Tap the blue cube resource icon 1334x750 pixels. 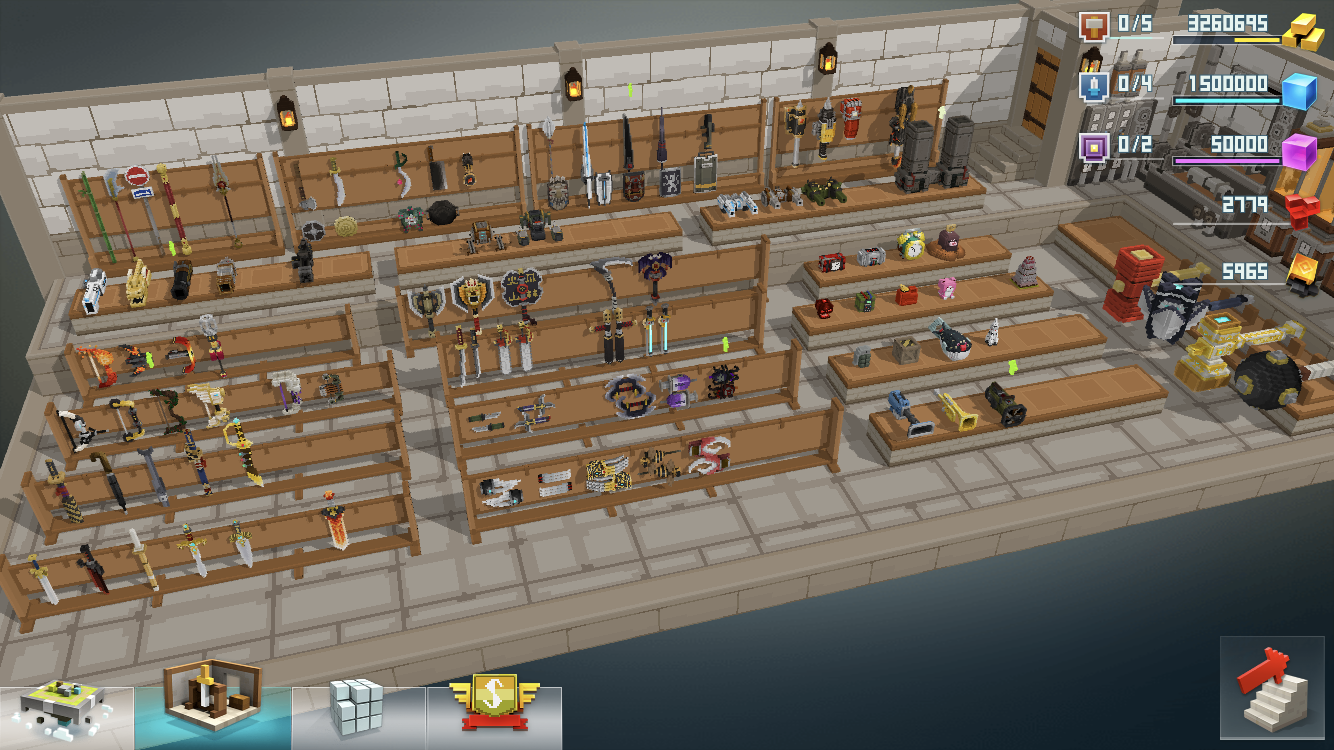(x=1299, y=91)
